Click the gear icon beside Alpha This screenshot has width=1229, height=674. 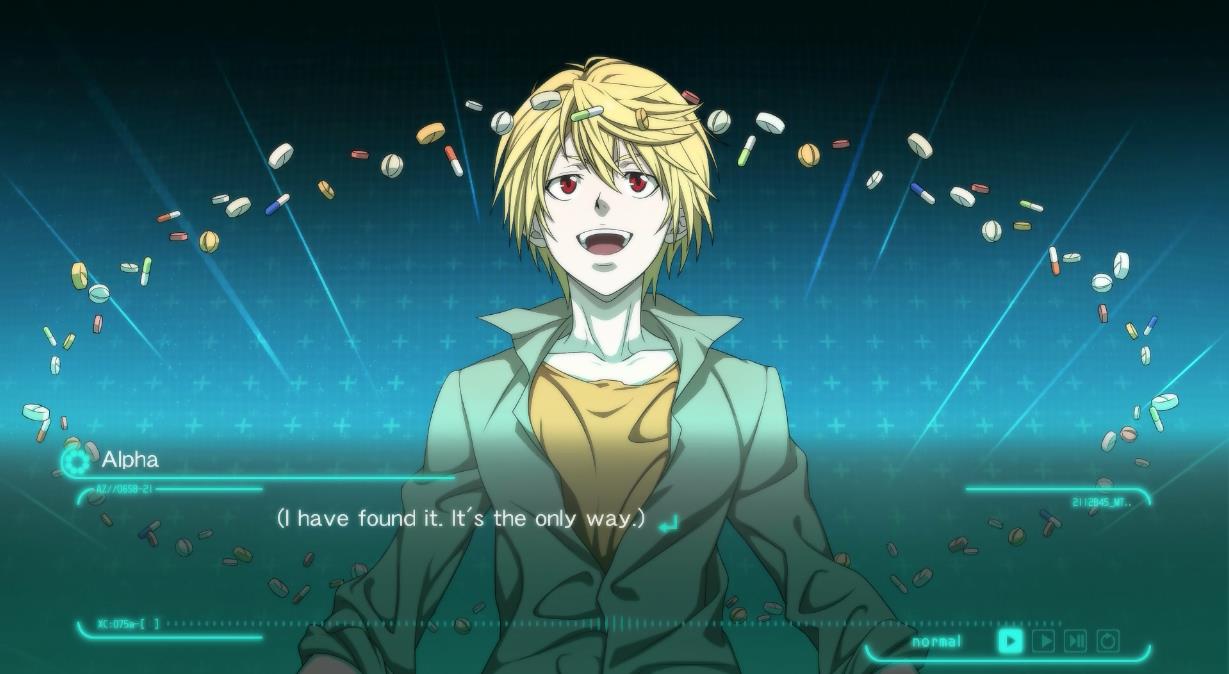point(75,461)
